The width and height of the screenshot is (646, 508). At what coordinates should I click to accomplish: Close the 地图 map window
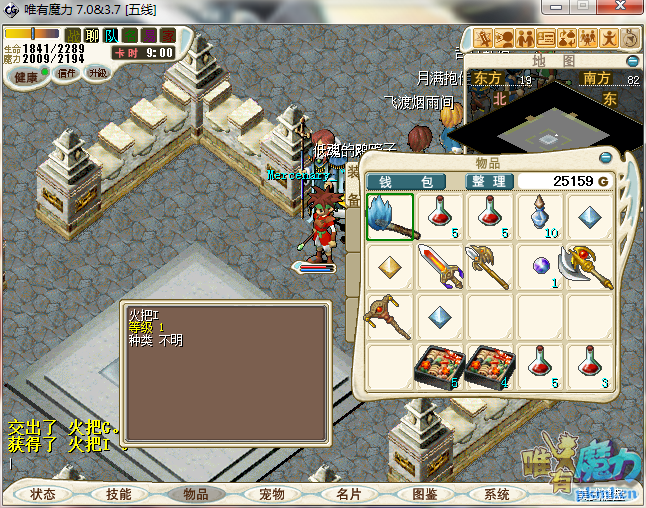pos(633,59)
